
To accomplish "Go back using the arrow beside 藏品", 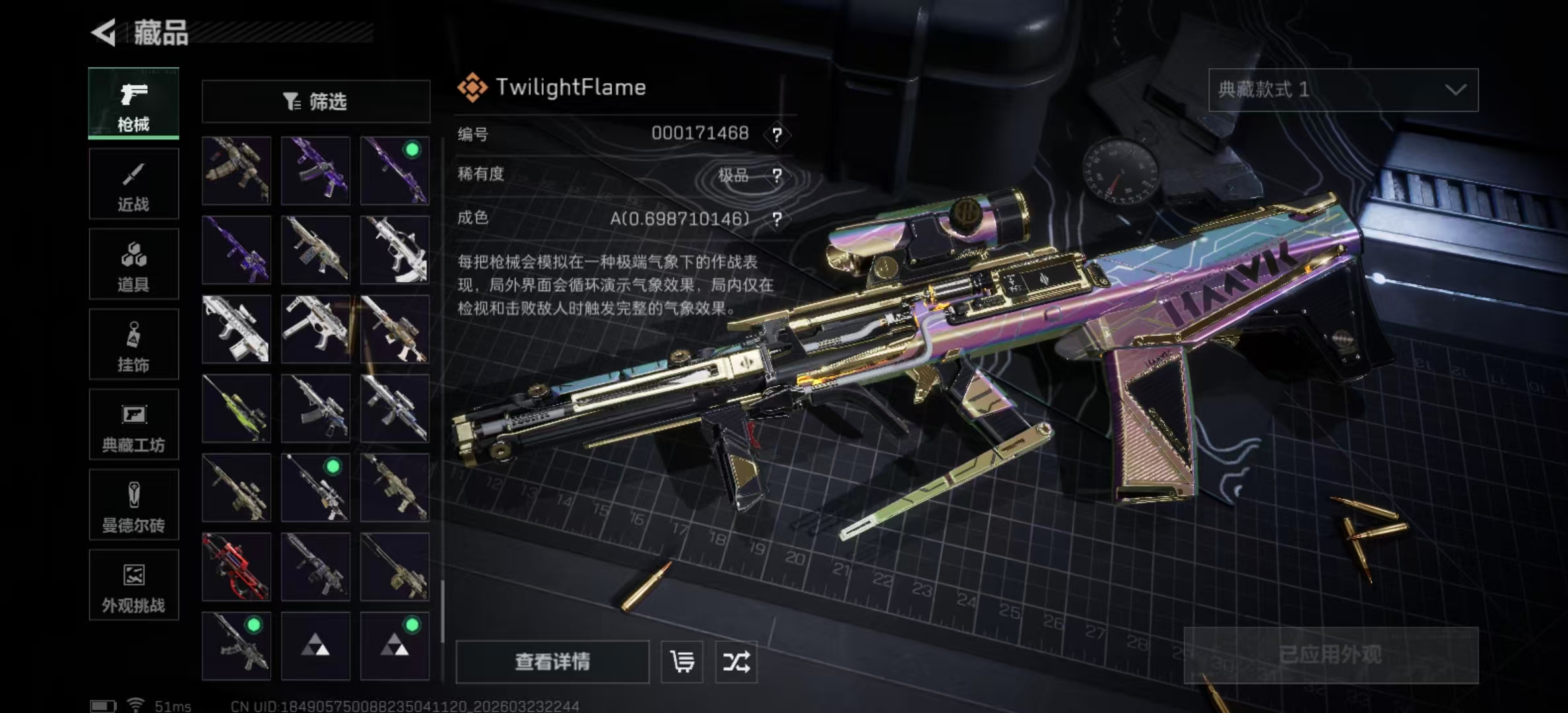I will [x=104, y=32].
